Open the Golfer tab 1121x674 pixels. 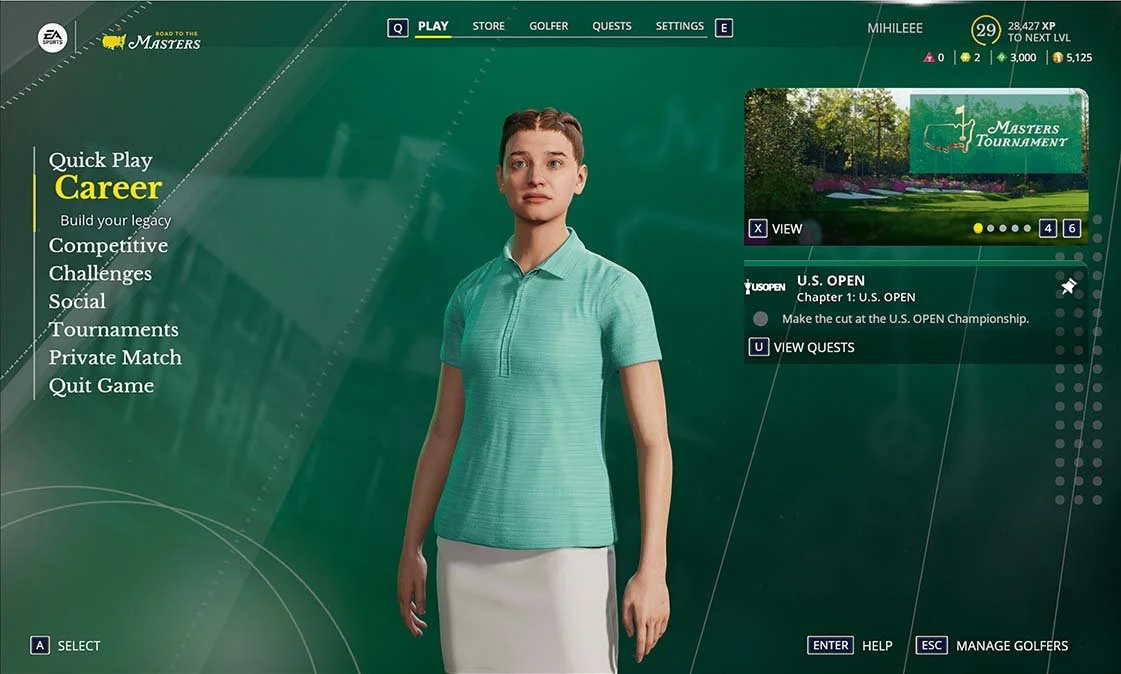548,26
